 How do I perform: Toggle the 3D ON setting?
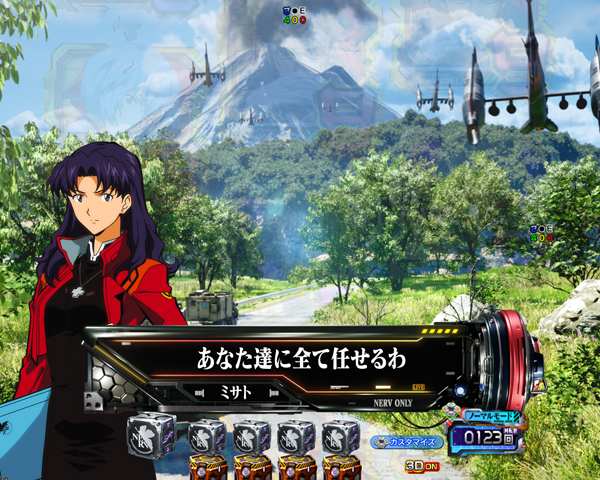(419, 465)
